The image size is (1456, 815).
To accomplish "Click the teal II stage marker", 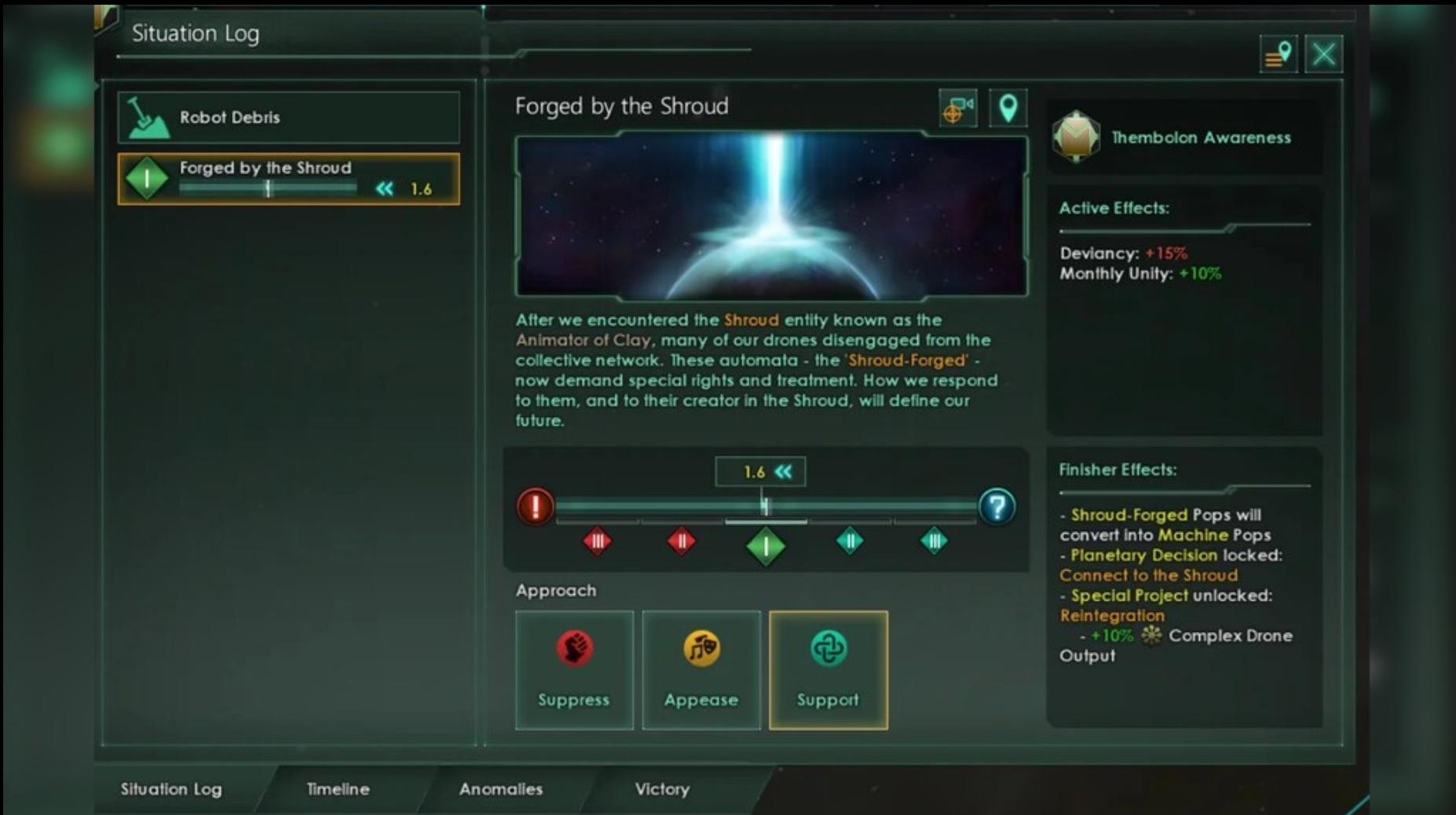I will pyautogui.click(x=850, y=541).
